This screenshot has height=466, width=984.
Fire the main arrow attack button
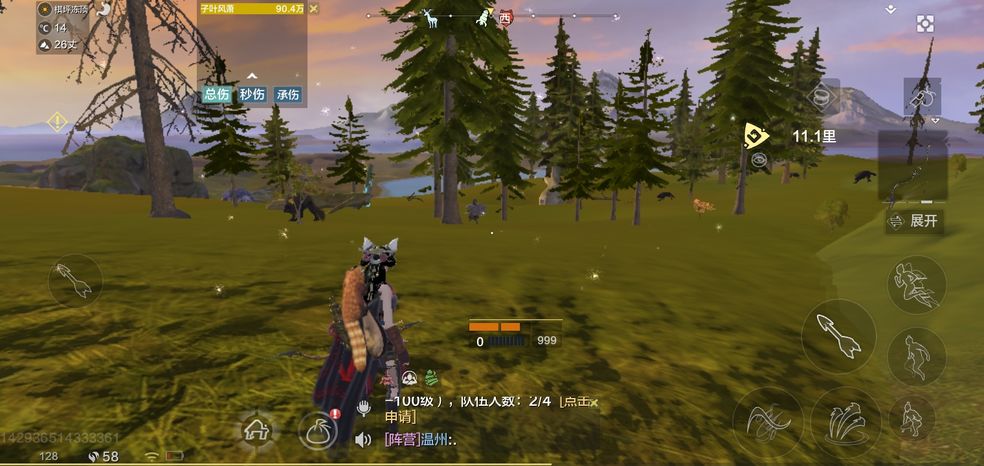tap(838, 336)
